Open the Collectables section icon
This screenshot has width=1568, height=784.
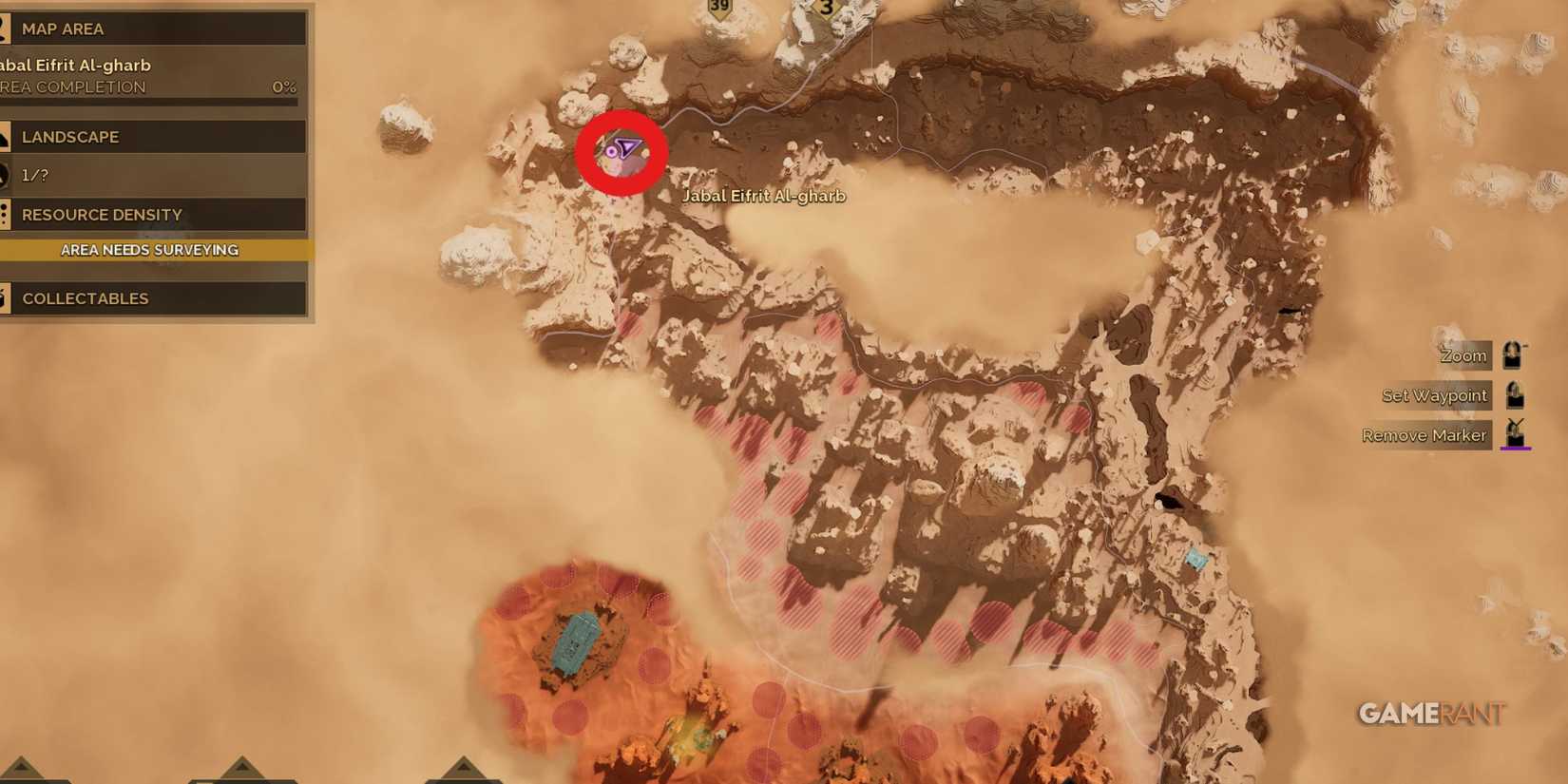click(x=5, y=297)
